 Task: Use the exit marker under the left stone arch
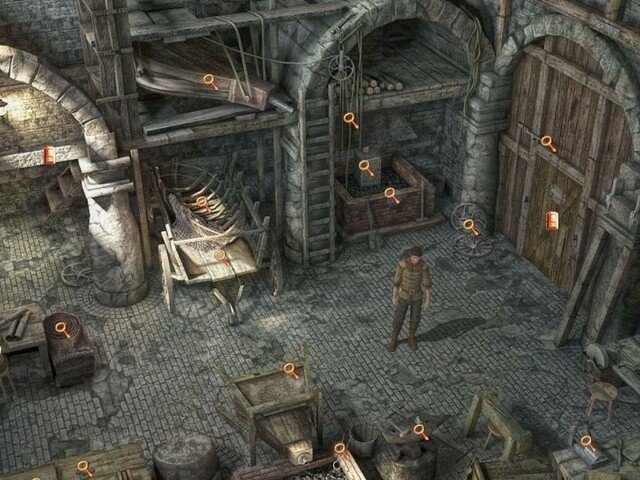47,154
